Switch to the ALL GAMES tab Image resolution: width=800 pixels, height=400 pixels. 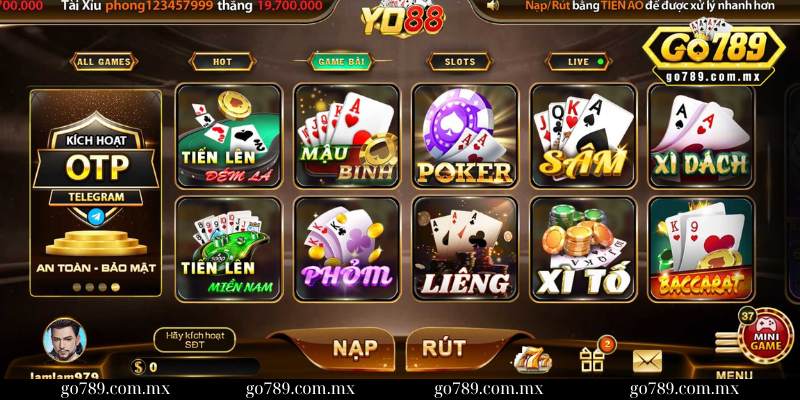click(101, 62)
